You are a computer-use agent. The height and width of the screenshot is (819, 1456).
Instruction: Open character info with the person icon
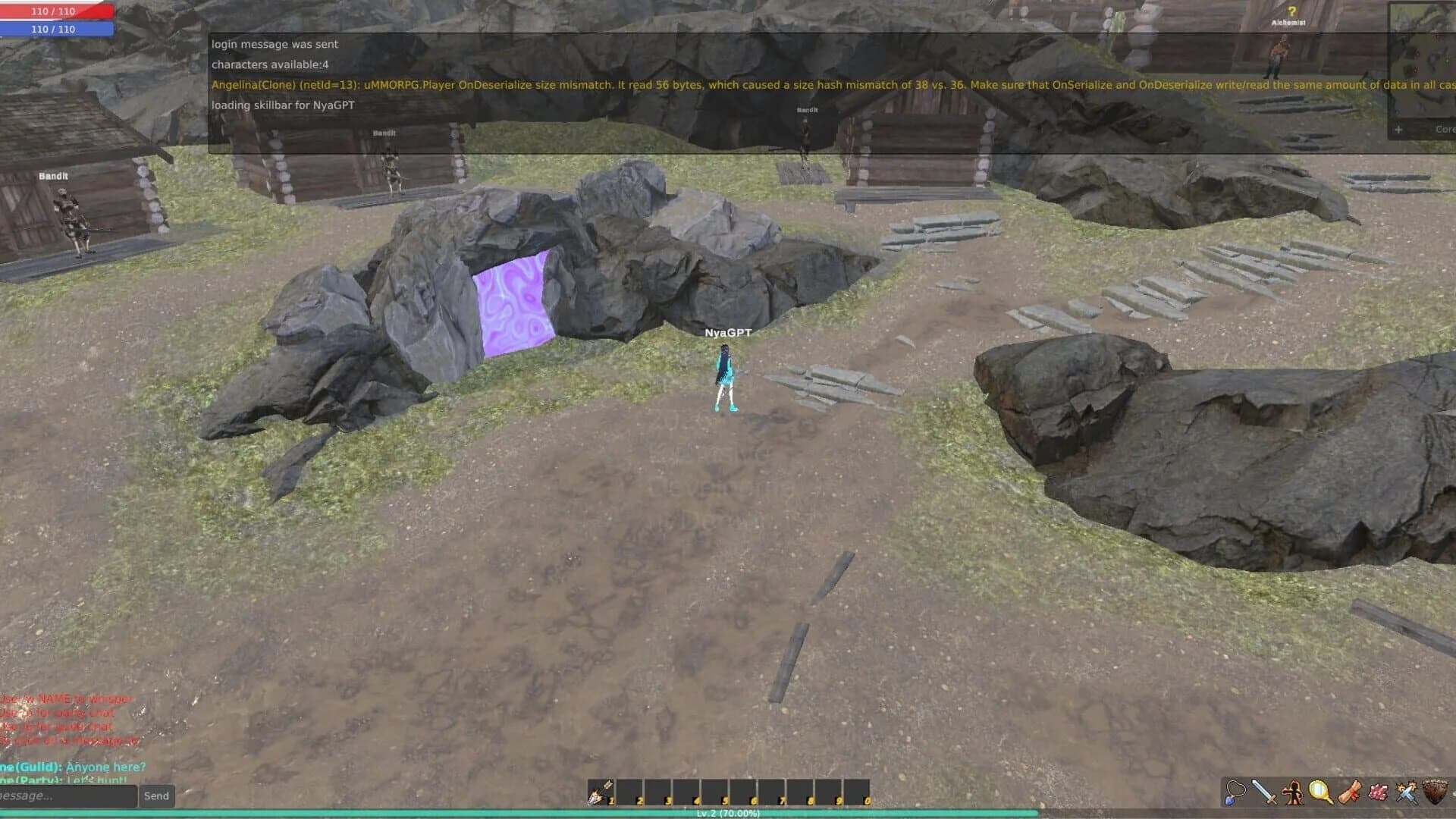pyautogui.click(x=1293, y=792)
